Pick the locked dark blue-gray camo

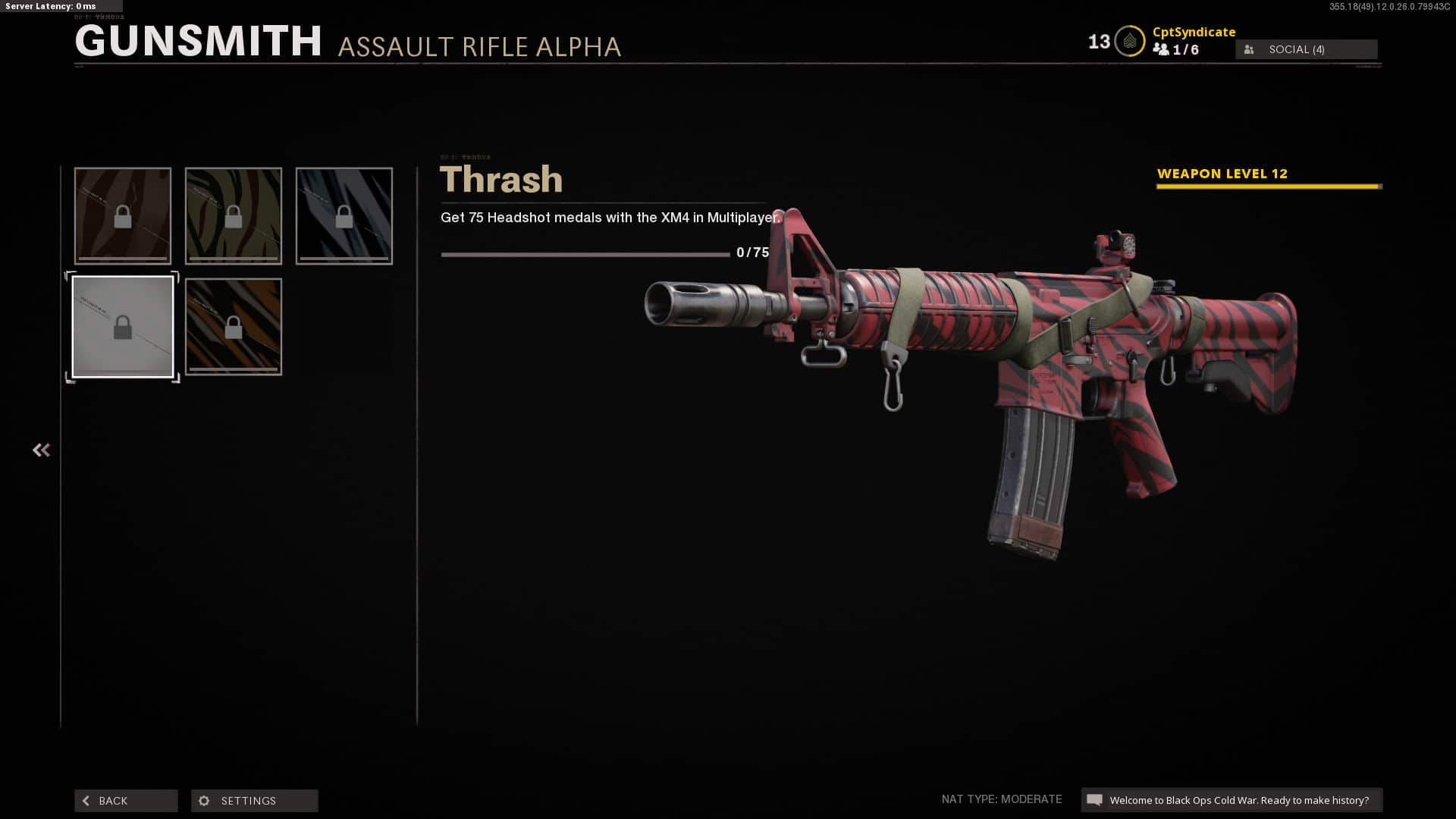coord(344,216)
